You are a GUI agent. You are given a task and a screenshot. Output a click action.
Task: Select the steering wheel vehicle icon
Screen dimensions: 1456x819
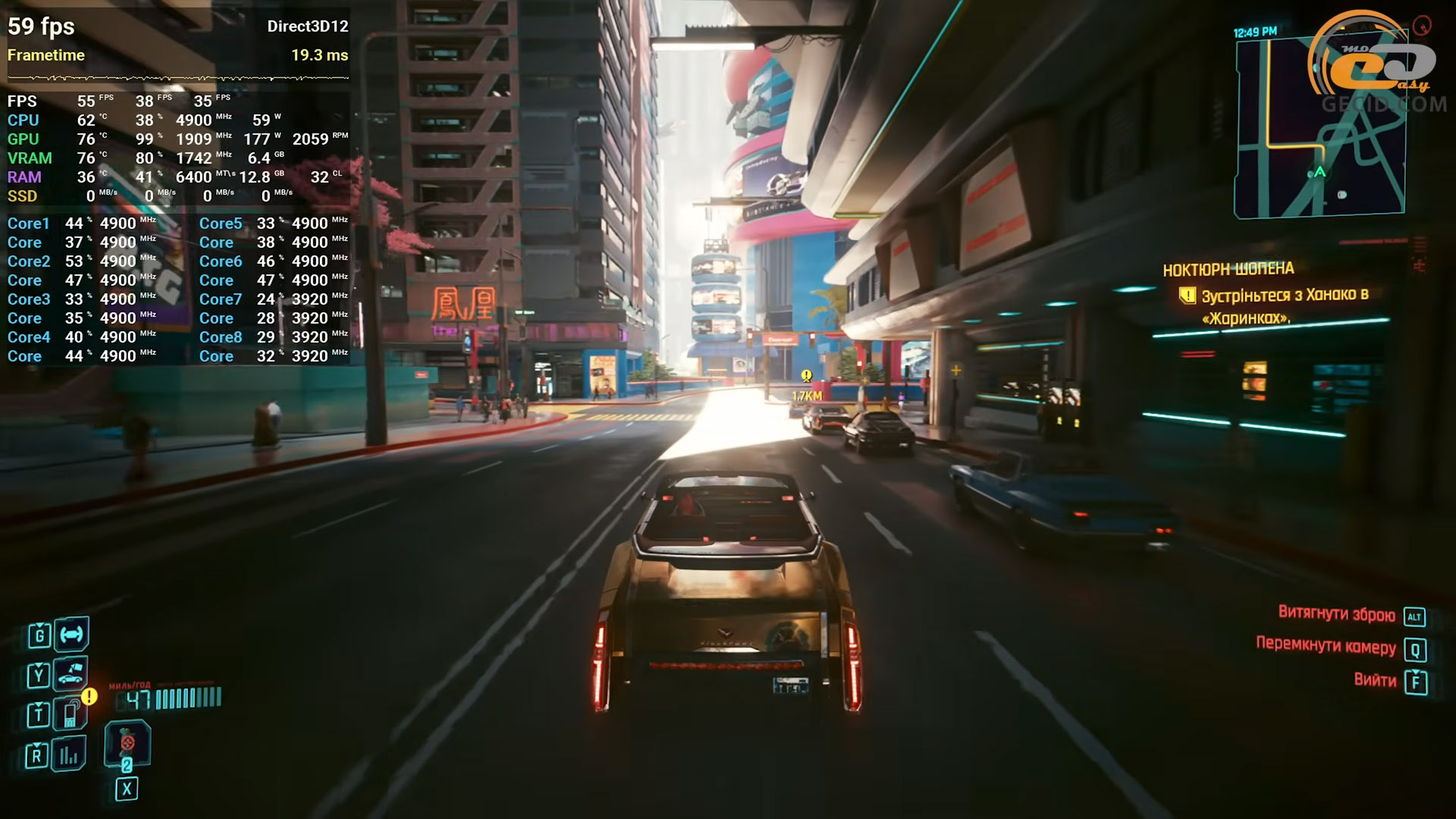pos(71,634)
